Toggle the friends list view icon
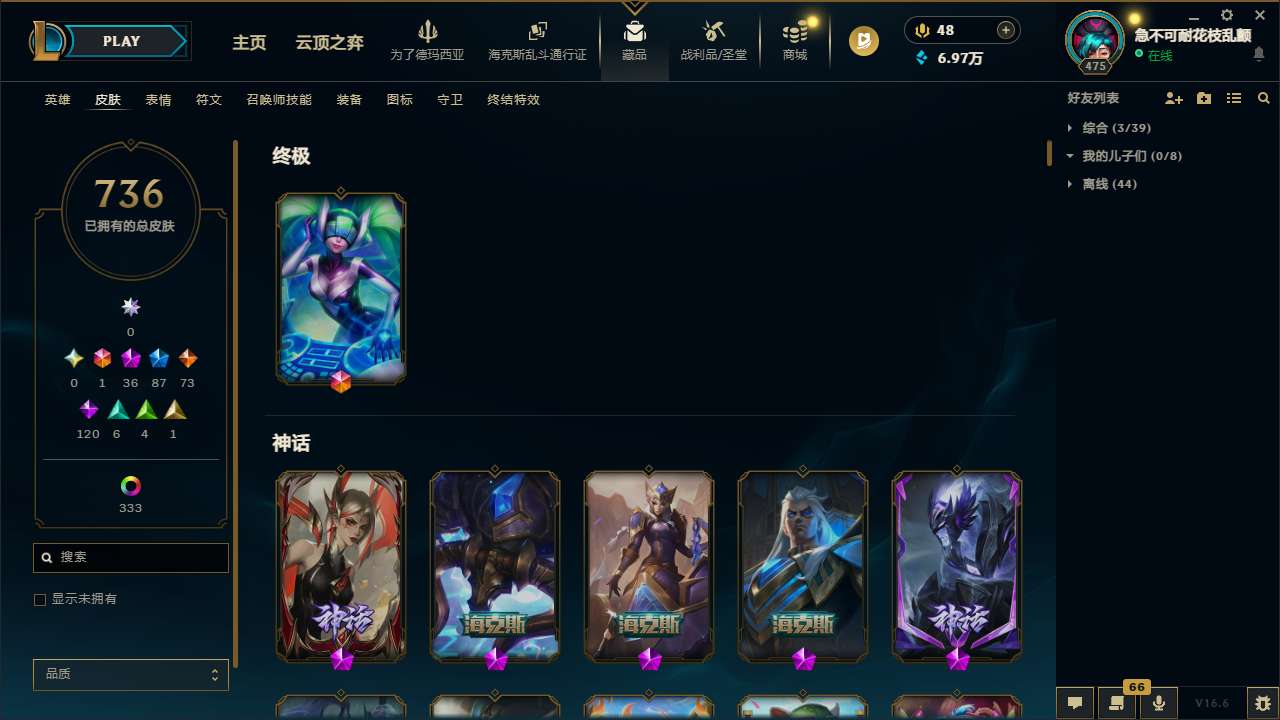Image resolution: width=1280 pixels, height=720 pixels. pyautogui.click(x=1234, y=98)
